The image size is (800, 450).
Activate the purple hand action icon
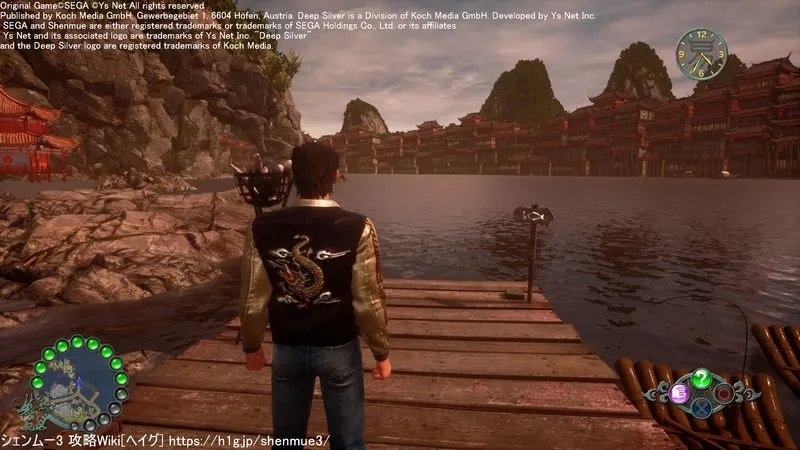pyautogui.click(x=679, y=393)
